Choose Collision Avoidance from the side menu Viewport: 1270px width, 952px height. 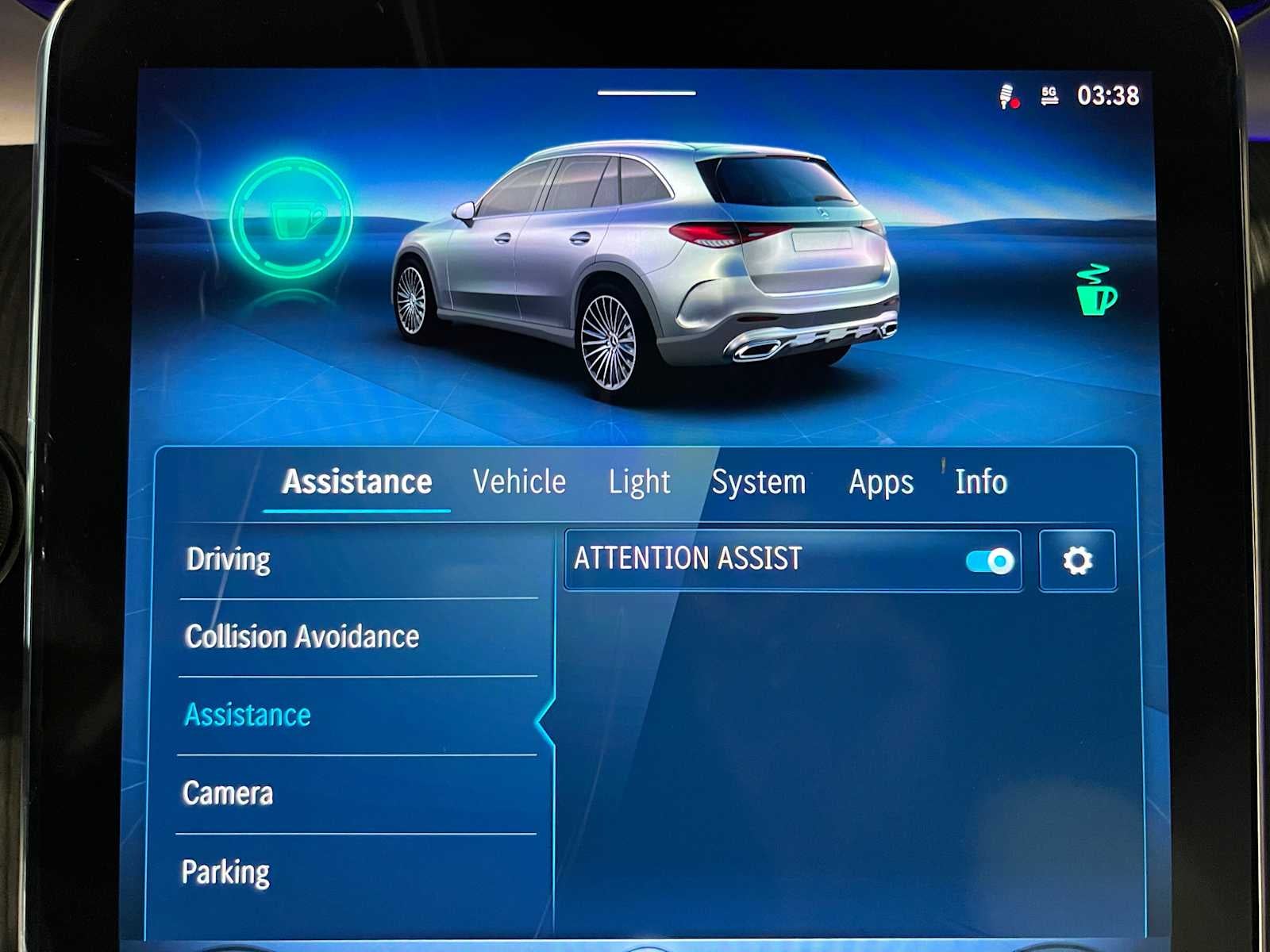302,636
